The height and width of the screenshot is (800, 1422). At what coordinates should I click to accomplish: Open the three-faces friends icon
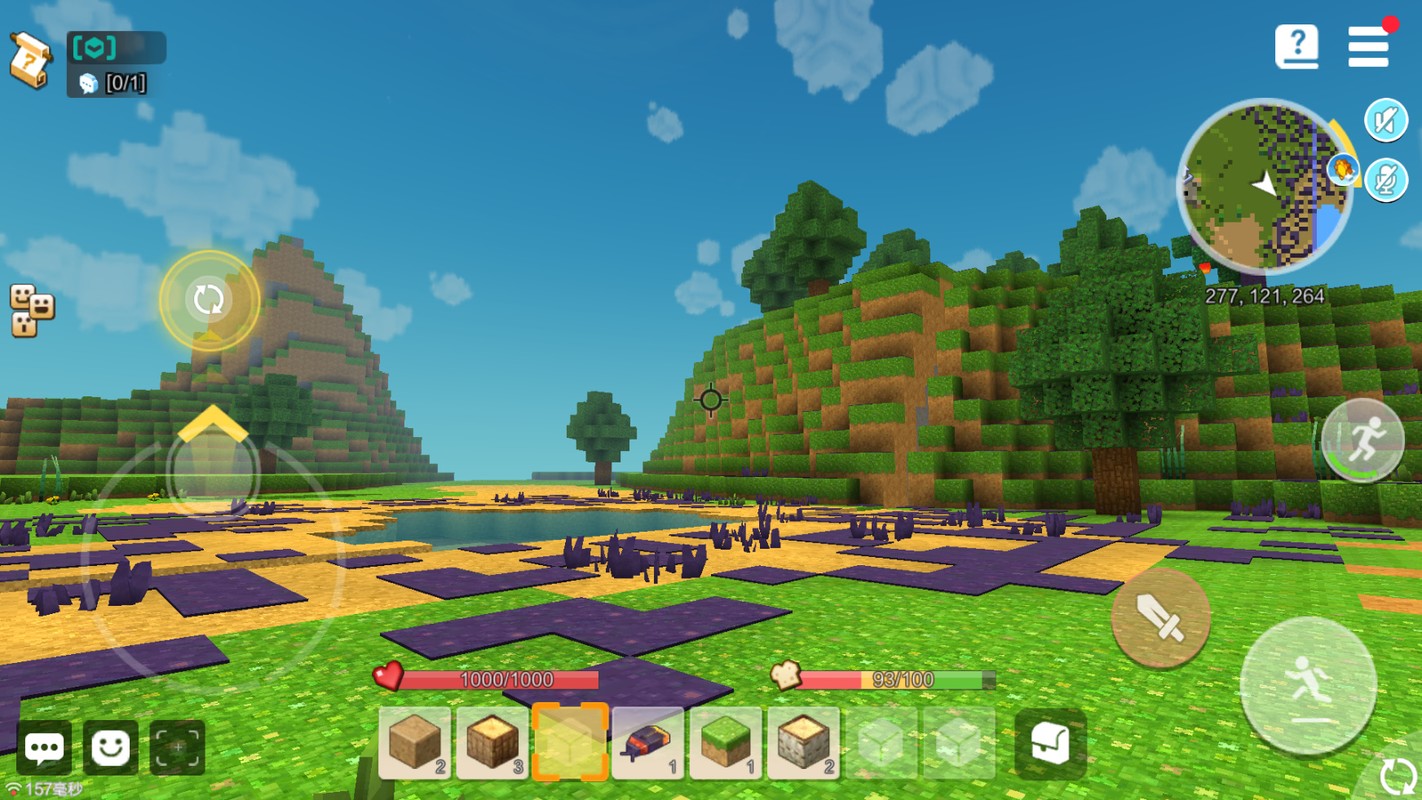pyautogui.click(x=31, y=310)
